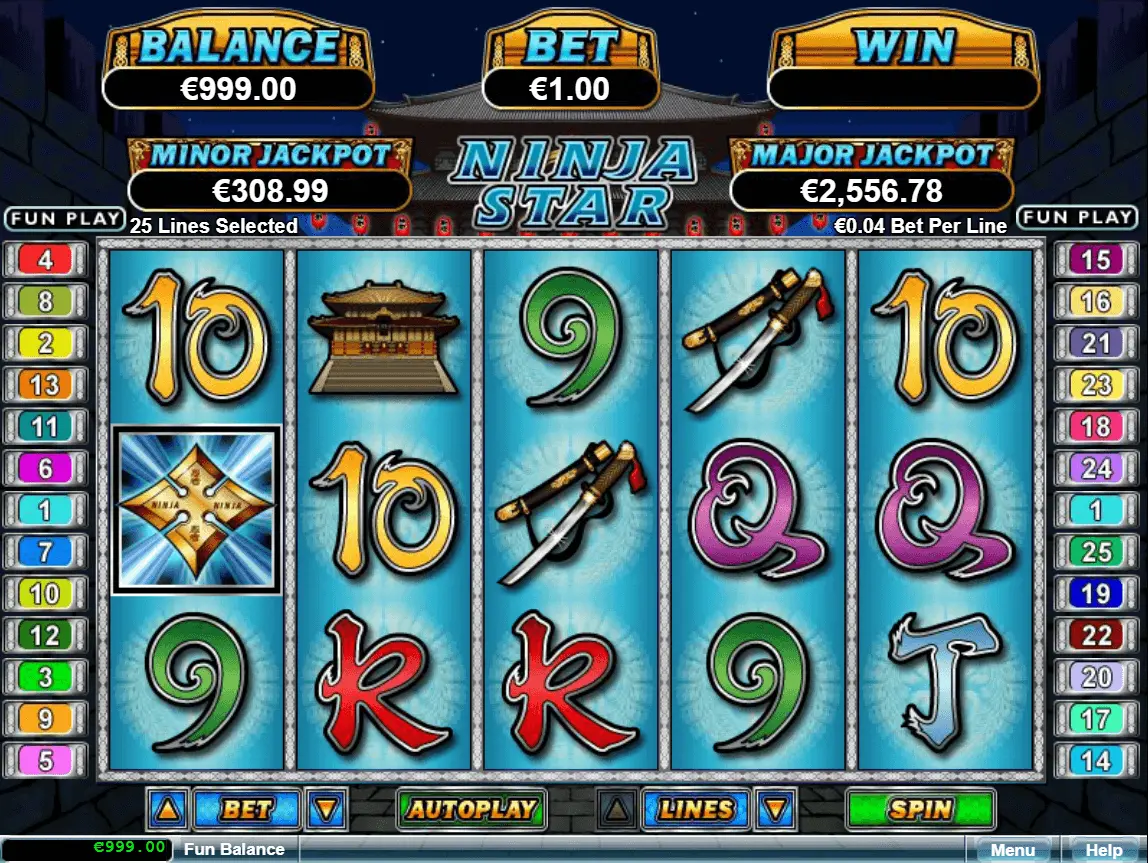Start Autoplay mode
Image resolution: width=1148 pixels, height=863 pixels.
pyautogui.click(x=470, y=809)
